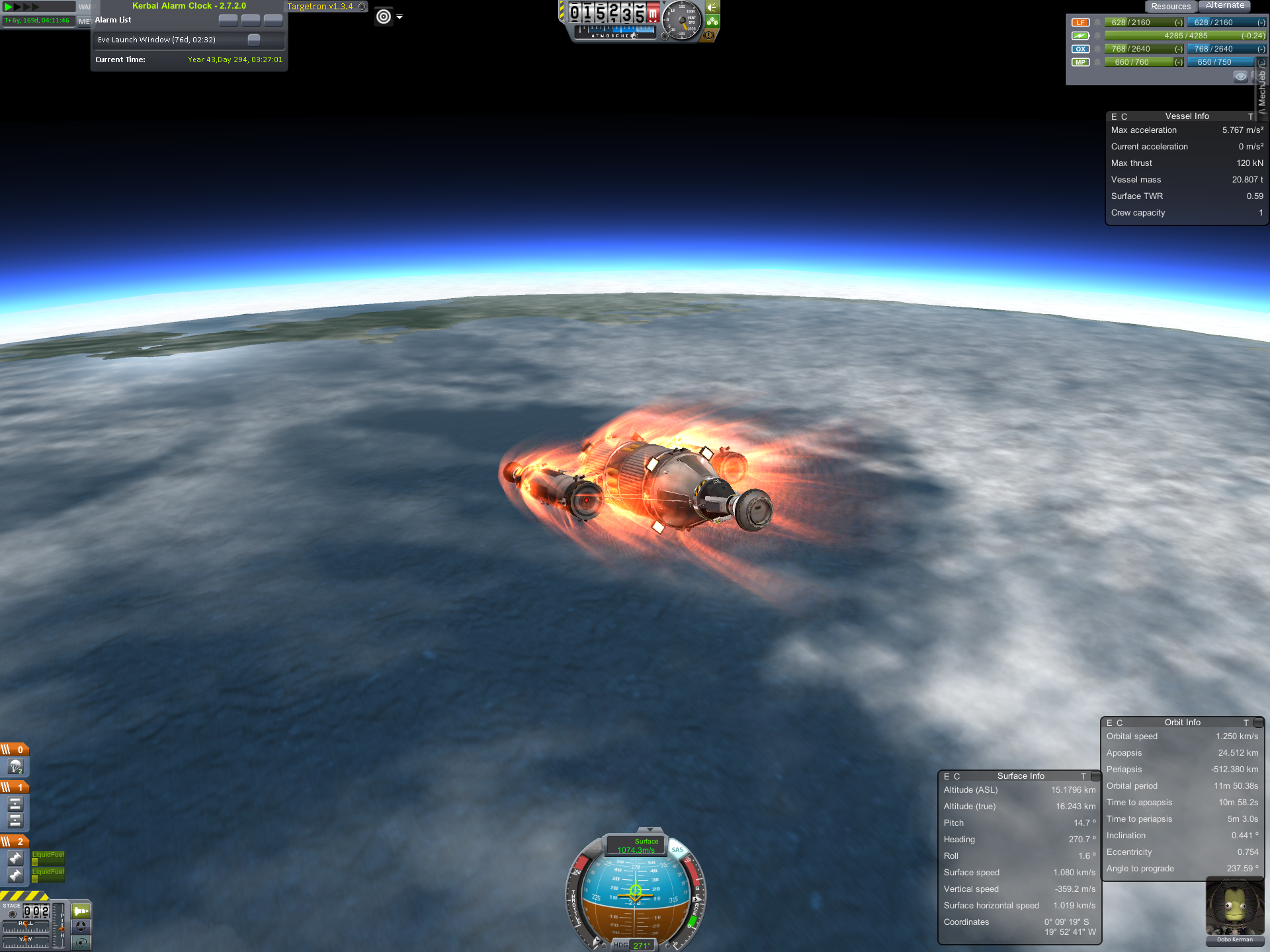Switch to docking mode button

pos(81,926)
